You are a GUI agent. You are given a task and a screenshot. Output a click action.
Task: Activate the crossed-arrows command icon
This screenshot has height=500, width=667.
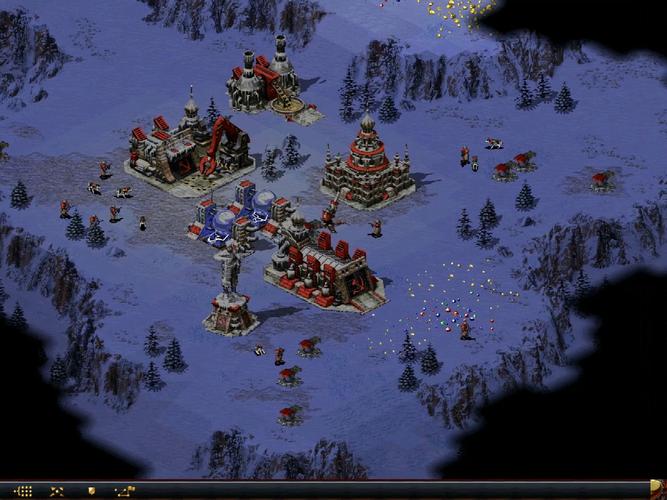click(57, 491)
